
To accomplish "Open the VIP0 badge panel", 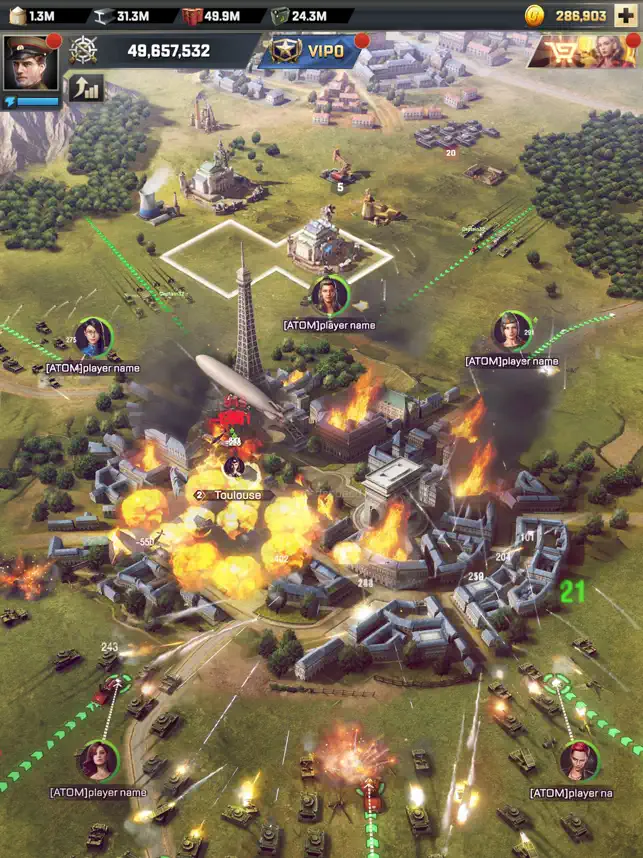I will click(308, 51).
